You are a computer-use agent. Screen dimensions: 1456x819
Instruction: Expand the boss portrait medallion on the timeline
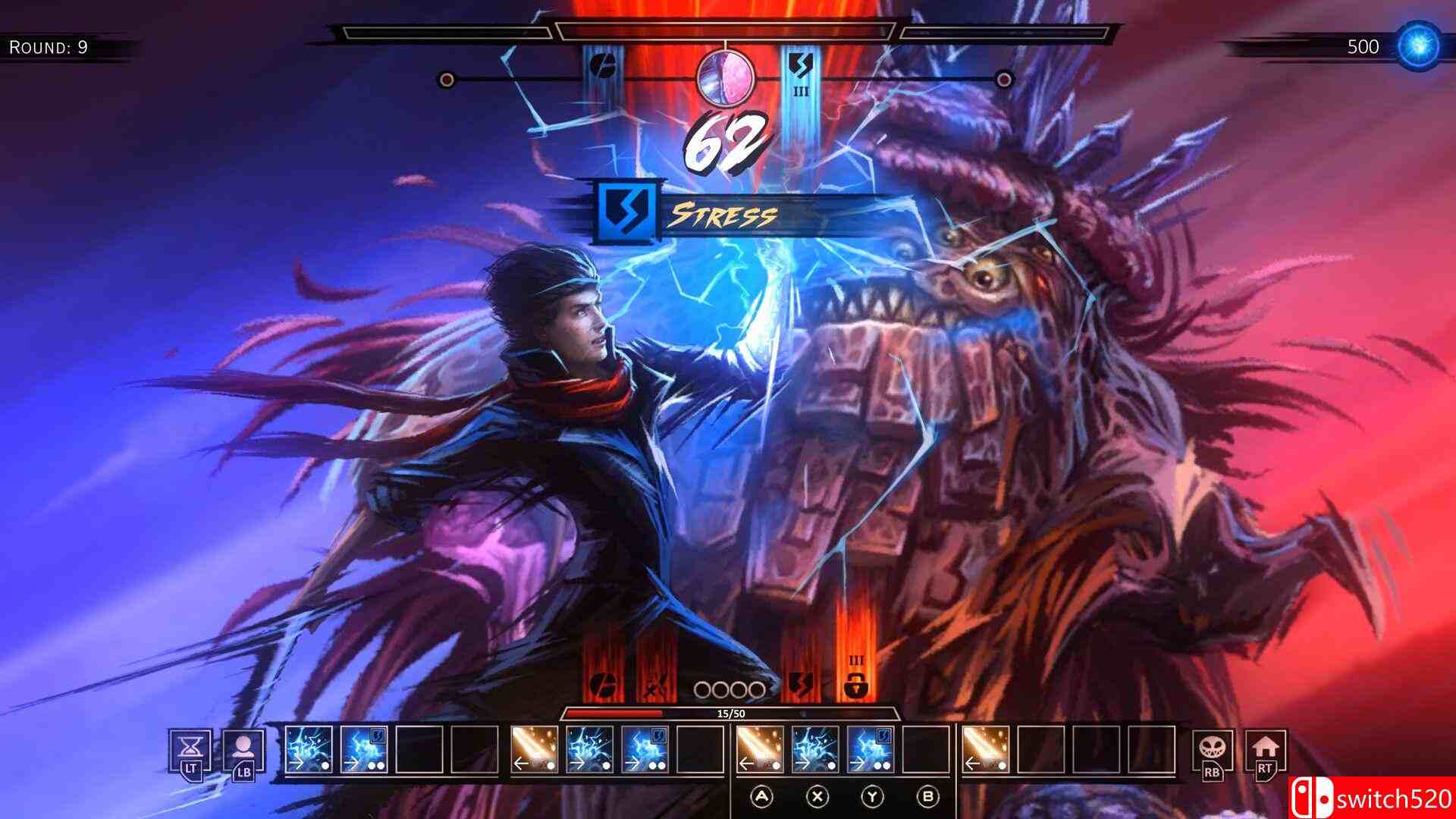point(724,80)
